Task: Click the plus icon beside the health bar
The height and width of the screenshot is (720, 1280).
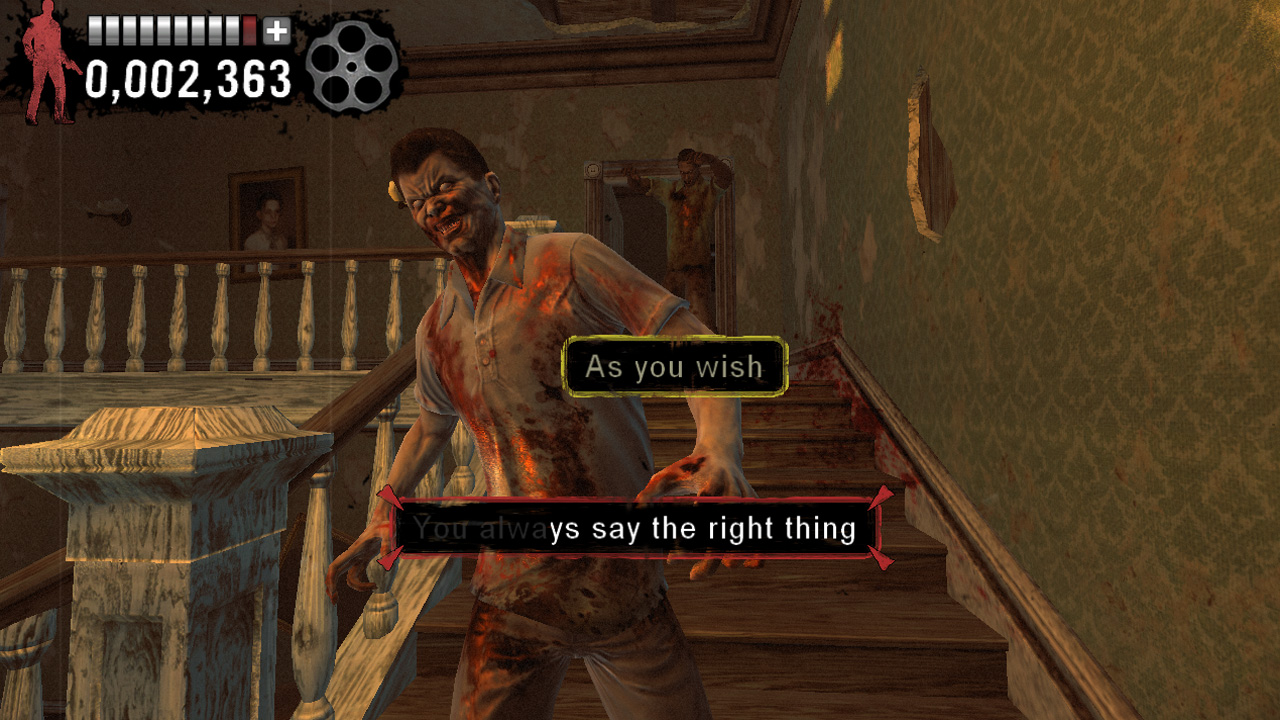Action: (277, 29)
